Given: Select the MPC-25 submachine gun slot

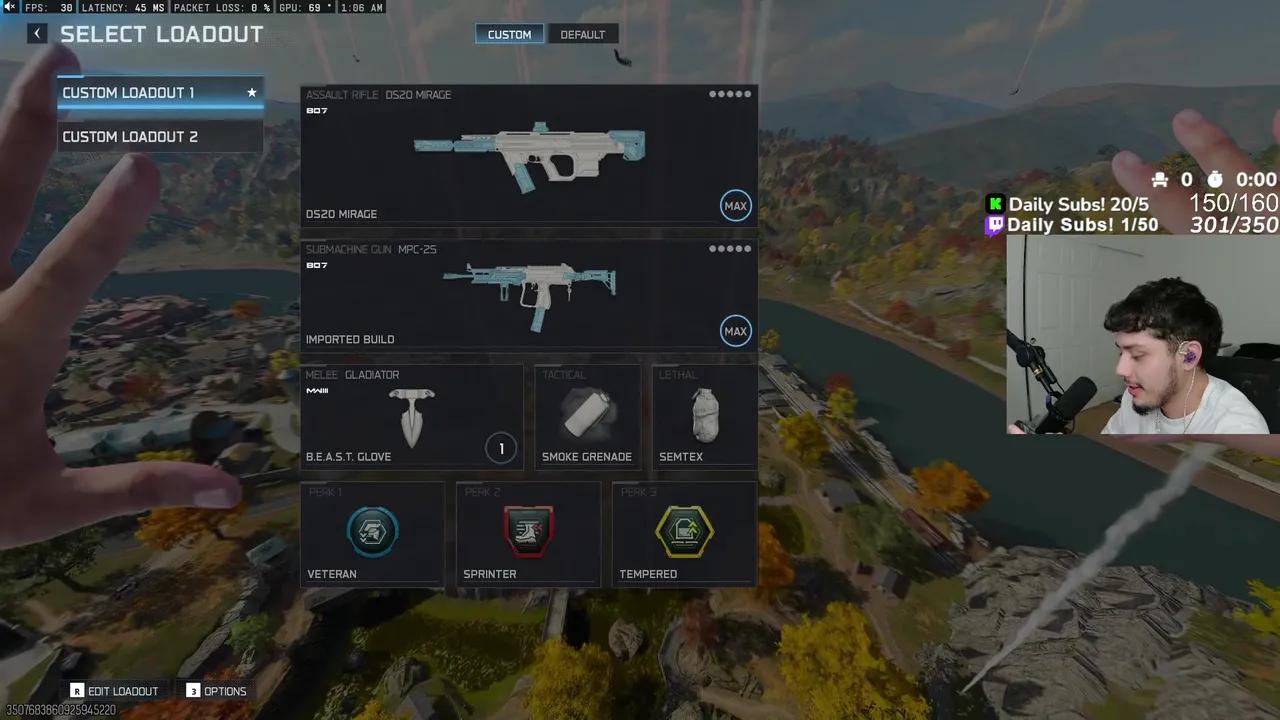Looking at the screenshot, I should [x=528, y=294].
